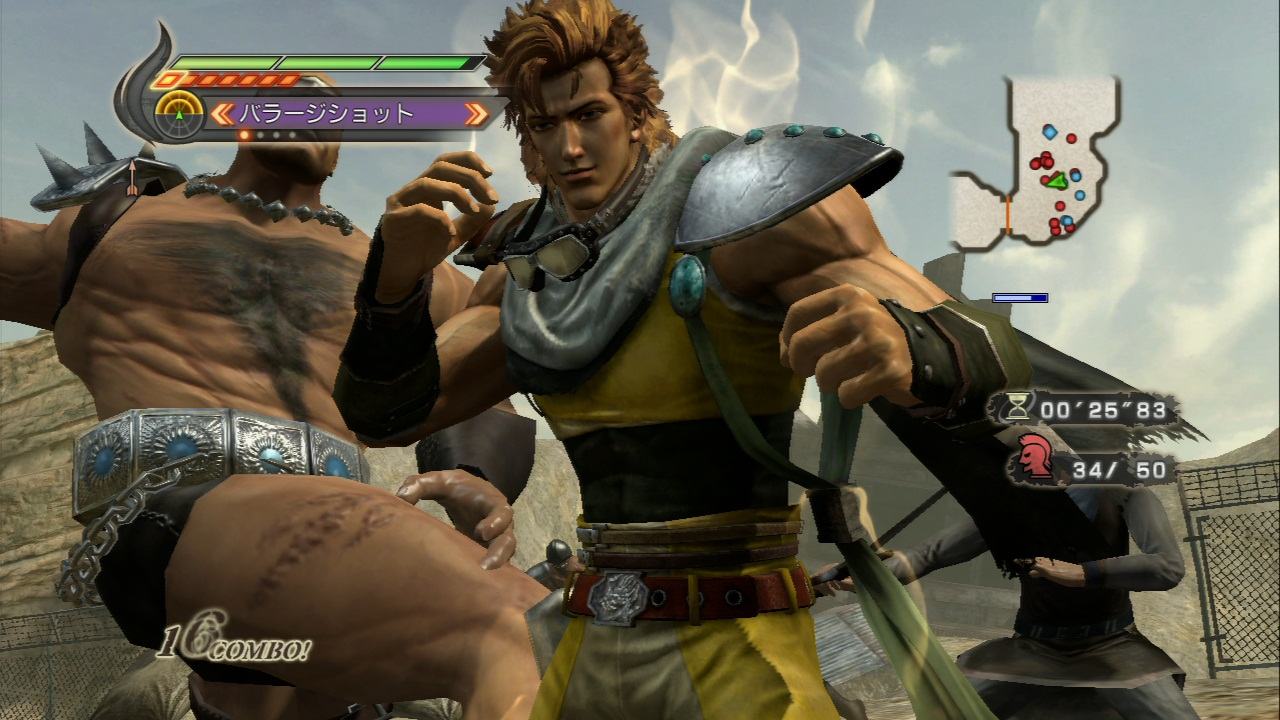Click the left arrows on skill selector
This screenshot has height=720, width=1280.
[220, 113]
